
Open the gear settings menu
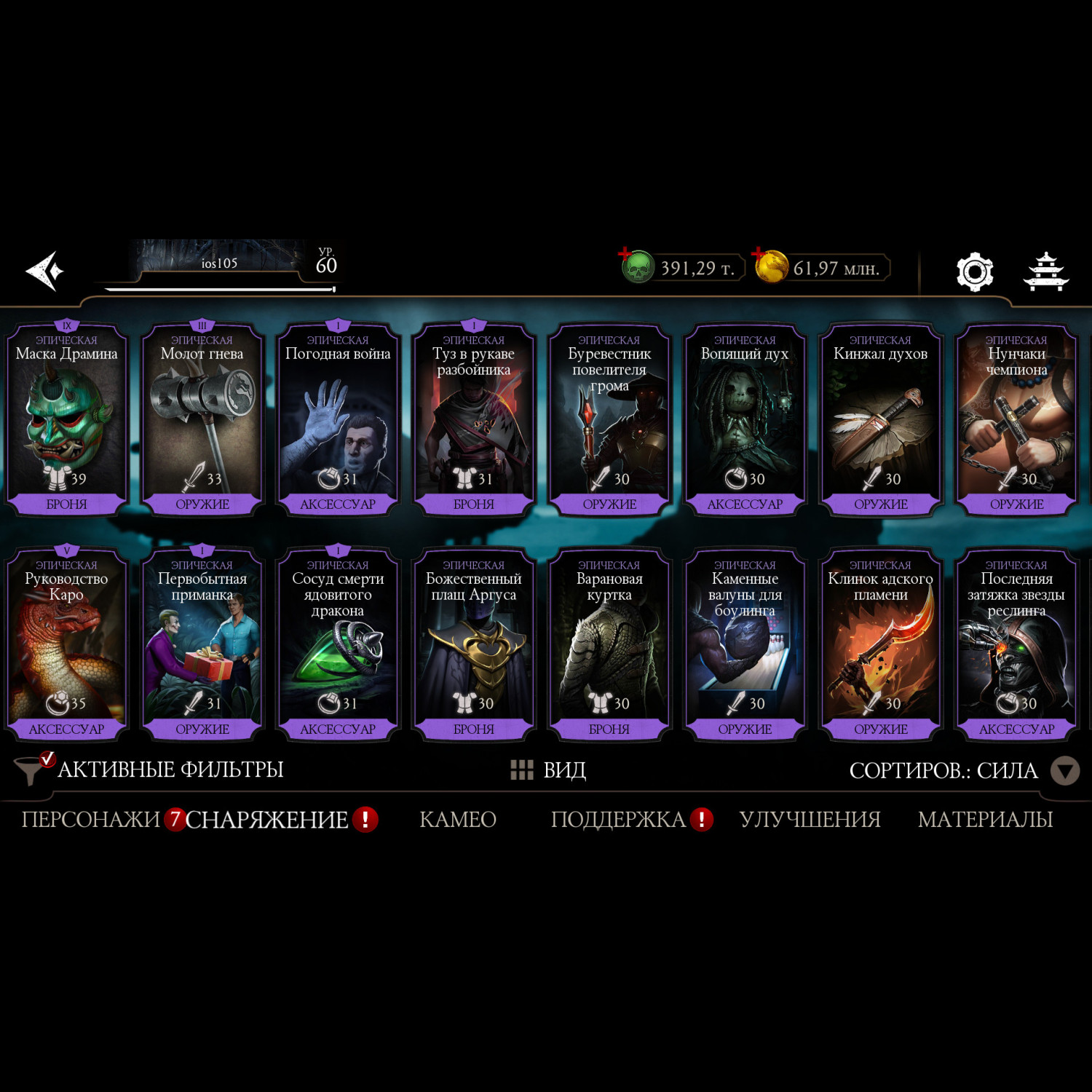pyautogui.click(x=974, y=272)
